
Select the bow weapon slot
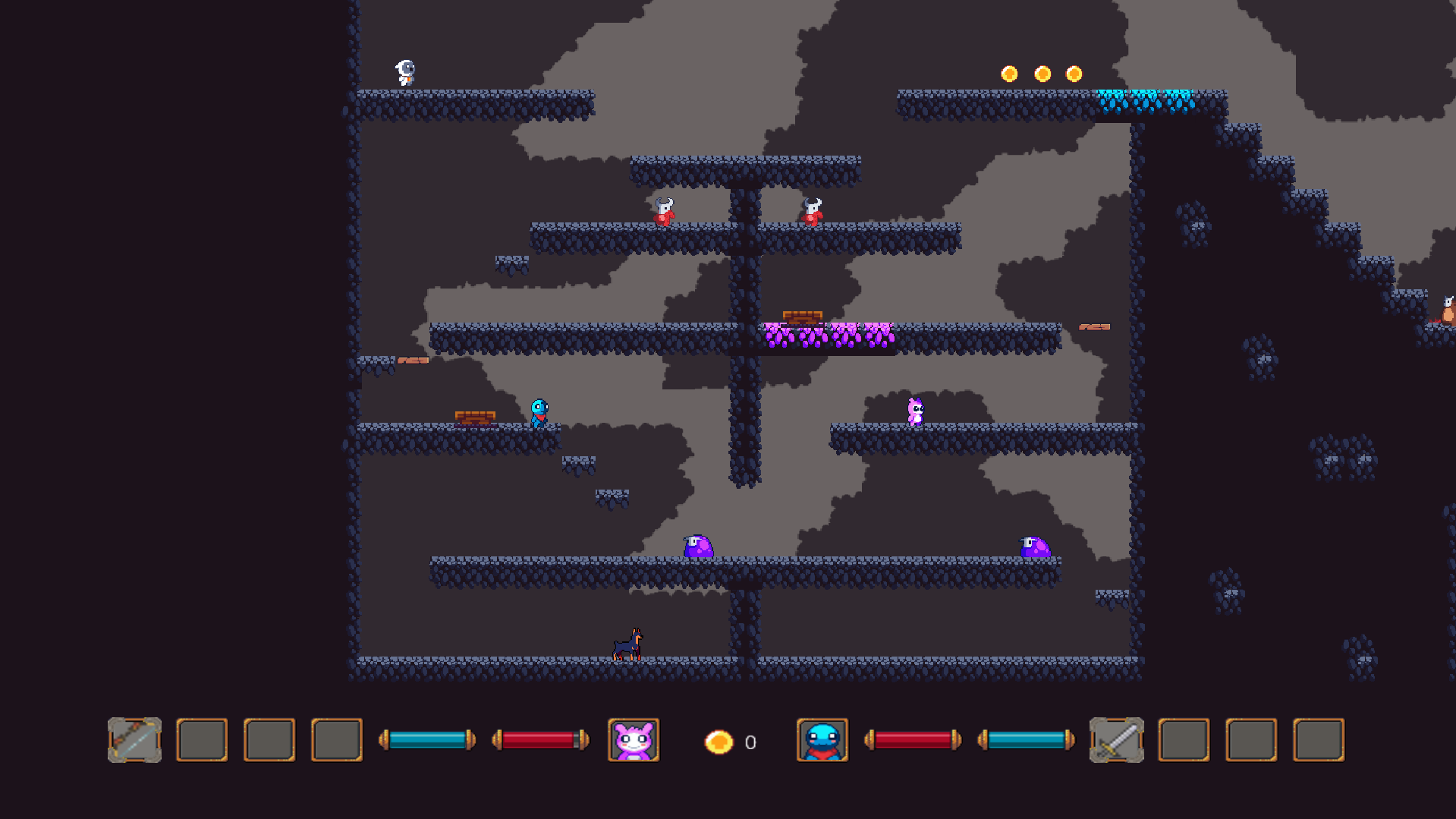tap(134, 740)
